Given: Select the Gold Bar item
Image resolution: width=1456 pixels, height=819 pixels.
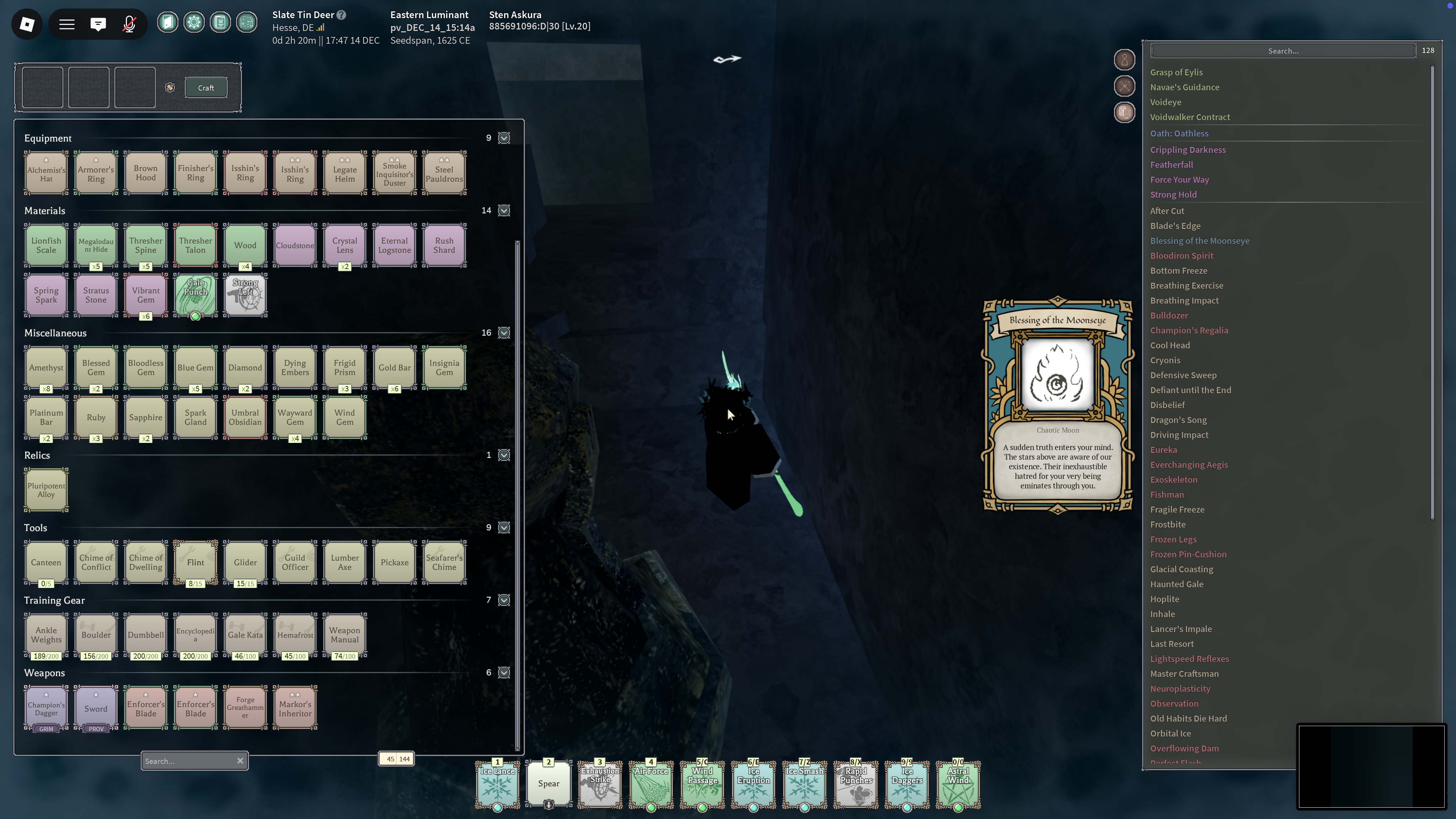Looking at the screenshot, I should click(395, 368).
